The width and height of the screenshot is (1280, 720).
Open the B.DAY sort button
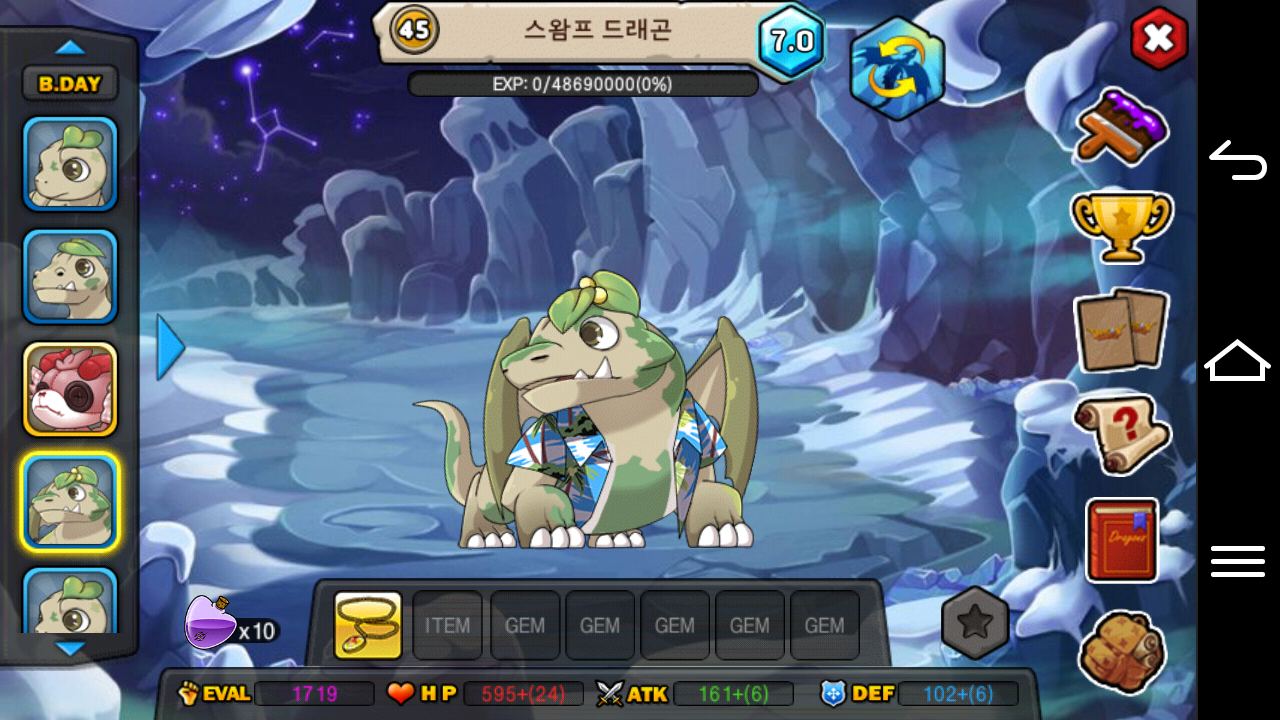click(70, 84)
